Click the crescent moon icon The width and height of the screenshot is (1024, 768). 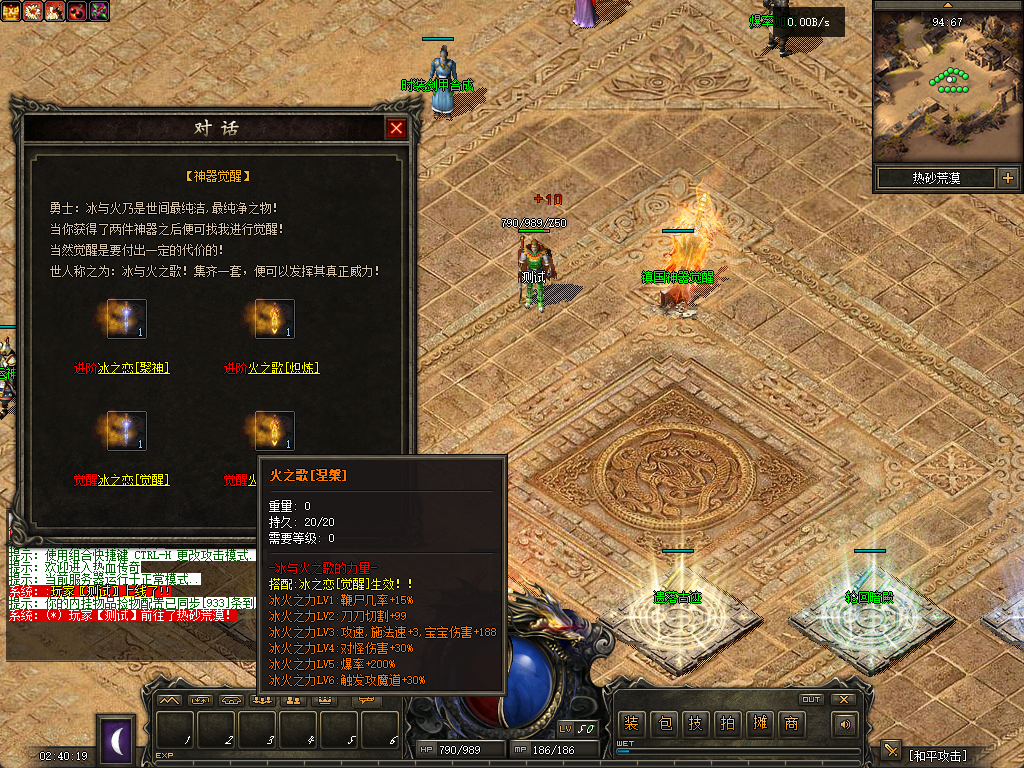click(x=116, y=740)
